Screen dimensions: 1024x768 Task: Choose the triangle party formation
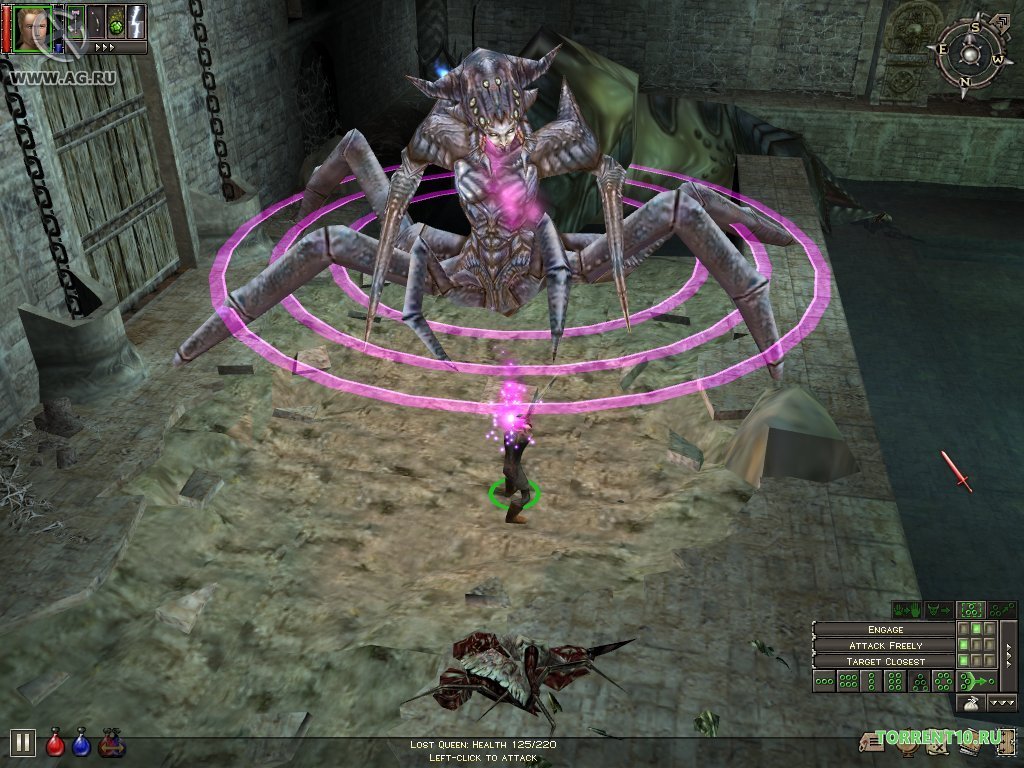click(x=919, y=682)
